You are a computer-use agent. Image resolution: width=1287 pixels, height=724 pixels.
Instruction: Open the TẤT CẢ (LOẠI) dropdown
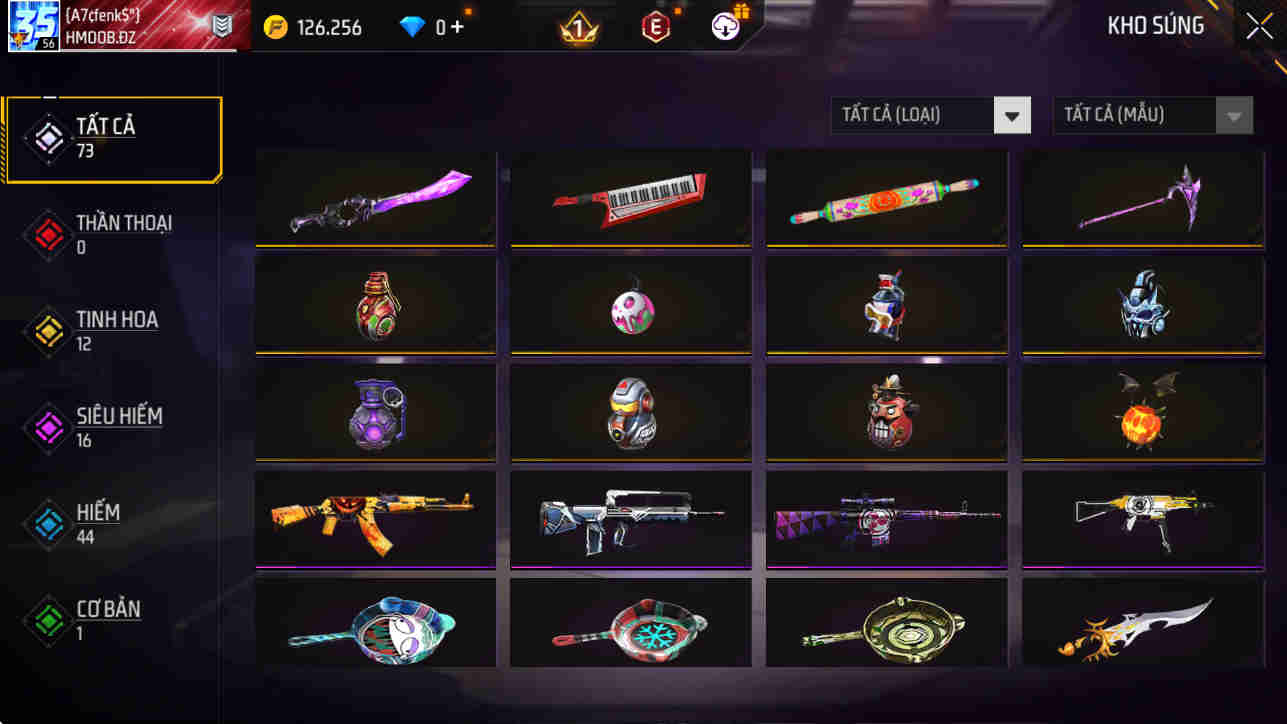tap(930, 115)
